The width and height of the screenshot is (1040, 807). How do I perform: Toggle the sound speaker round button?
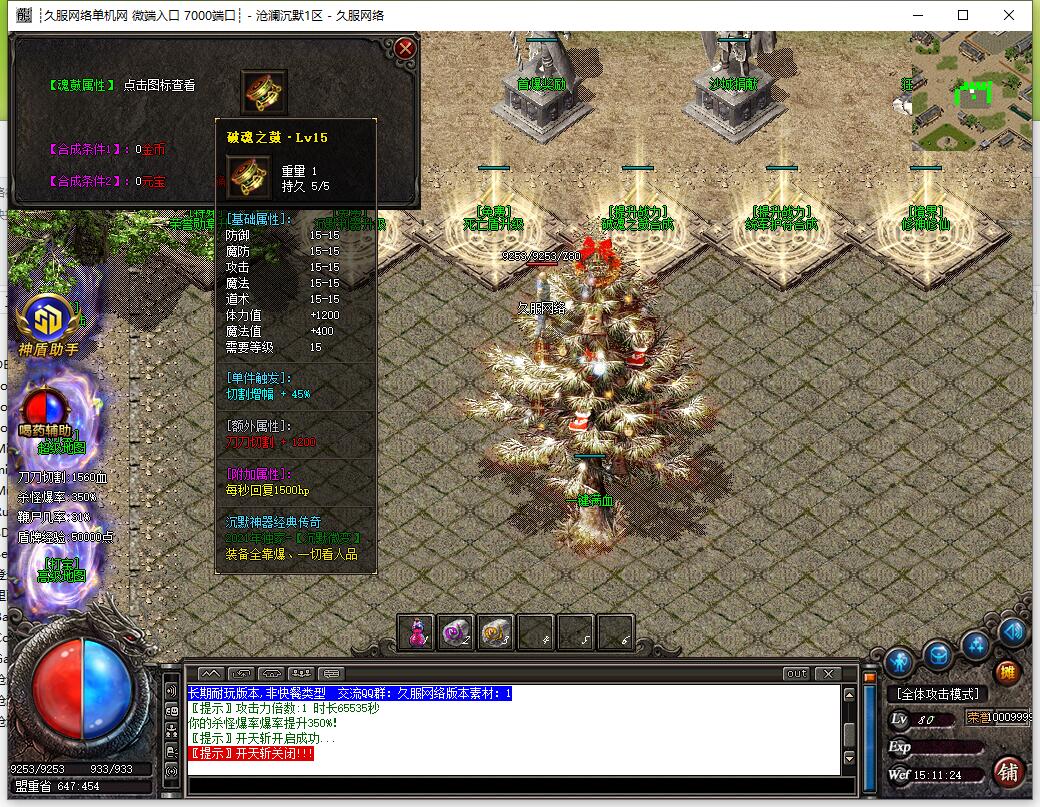tap(1012, 632)
